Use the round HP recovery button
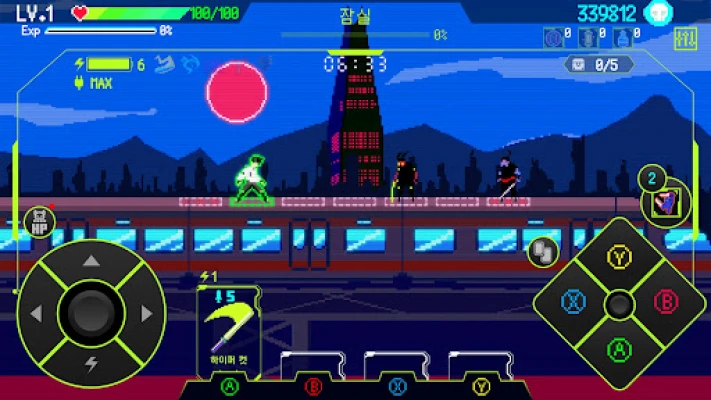The width and height of the screenshot is (711, 400). click(40, 222)
